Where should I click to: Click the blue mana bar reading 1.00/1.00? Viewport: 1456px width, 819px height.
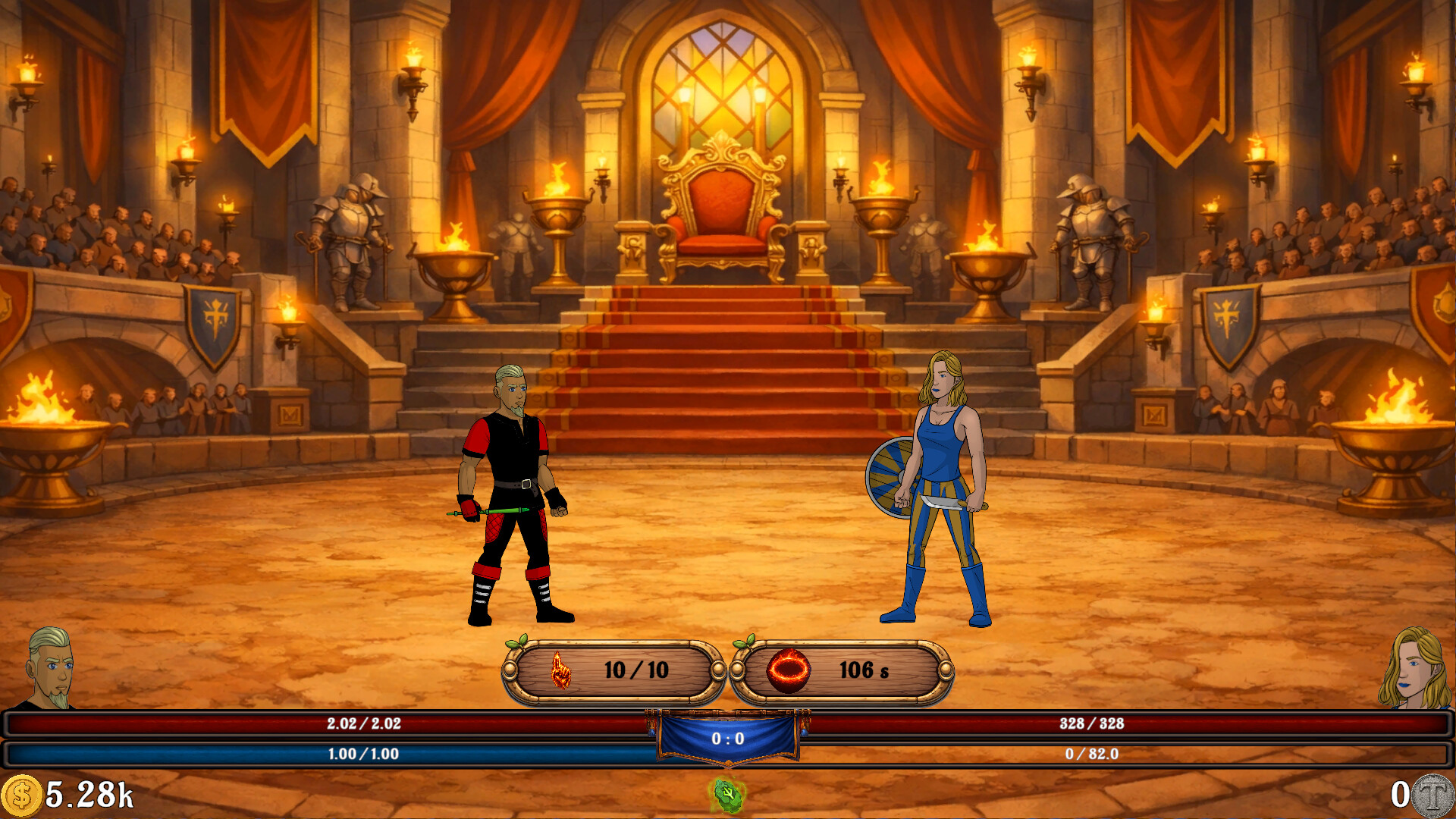[x=364, y=752]
